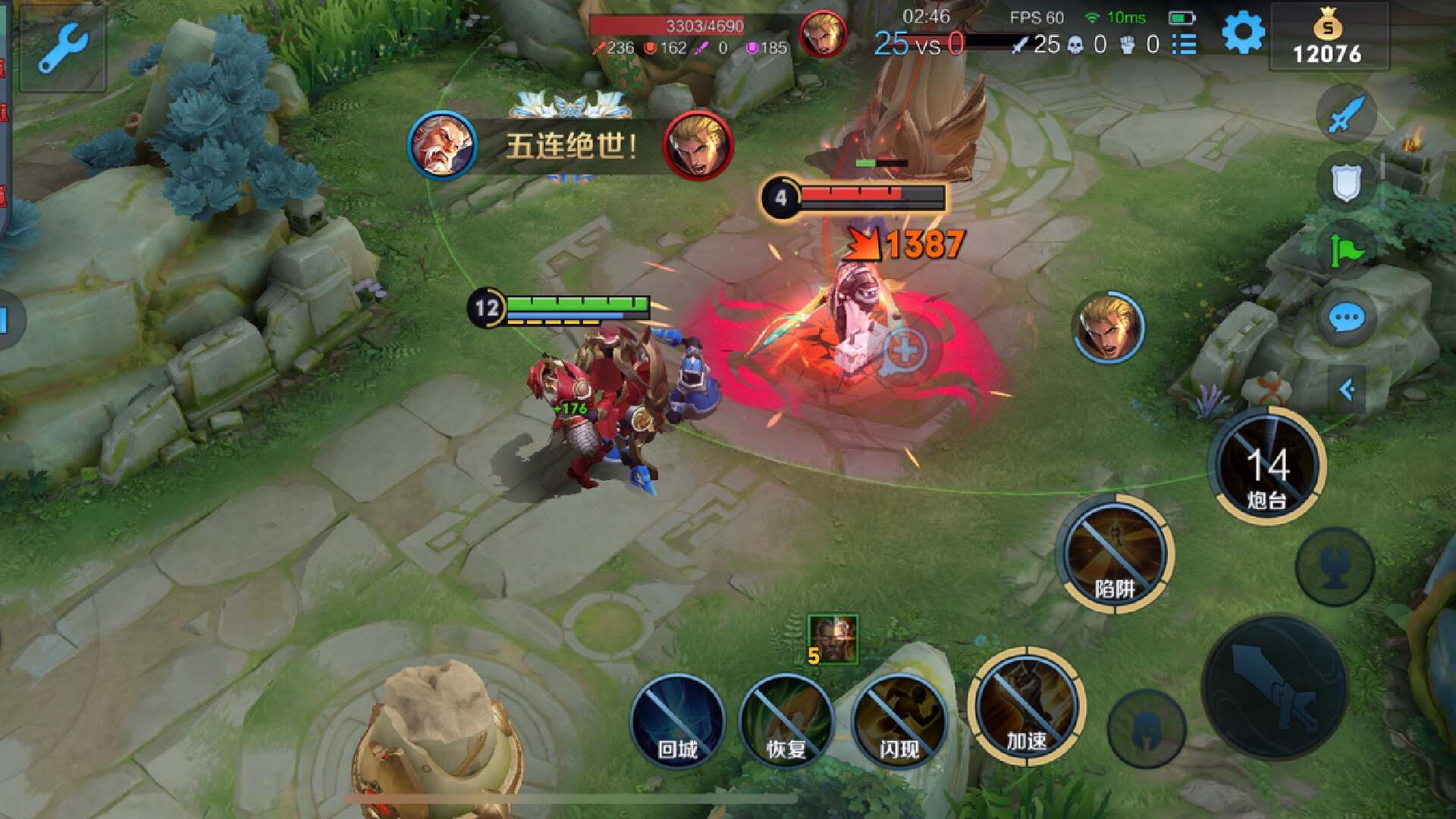Viewport: 1456px width, 819px height.
Task: Select the blond ally hero portrait
Action: 1108,328
